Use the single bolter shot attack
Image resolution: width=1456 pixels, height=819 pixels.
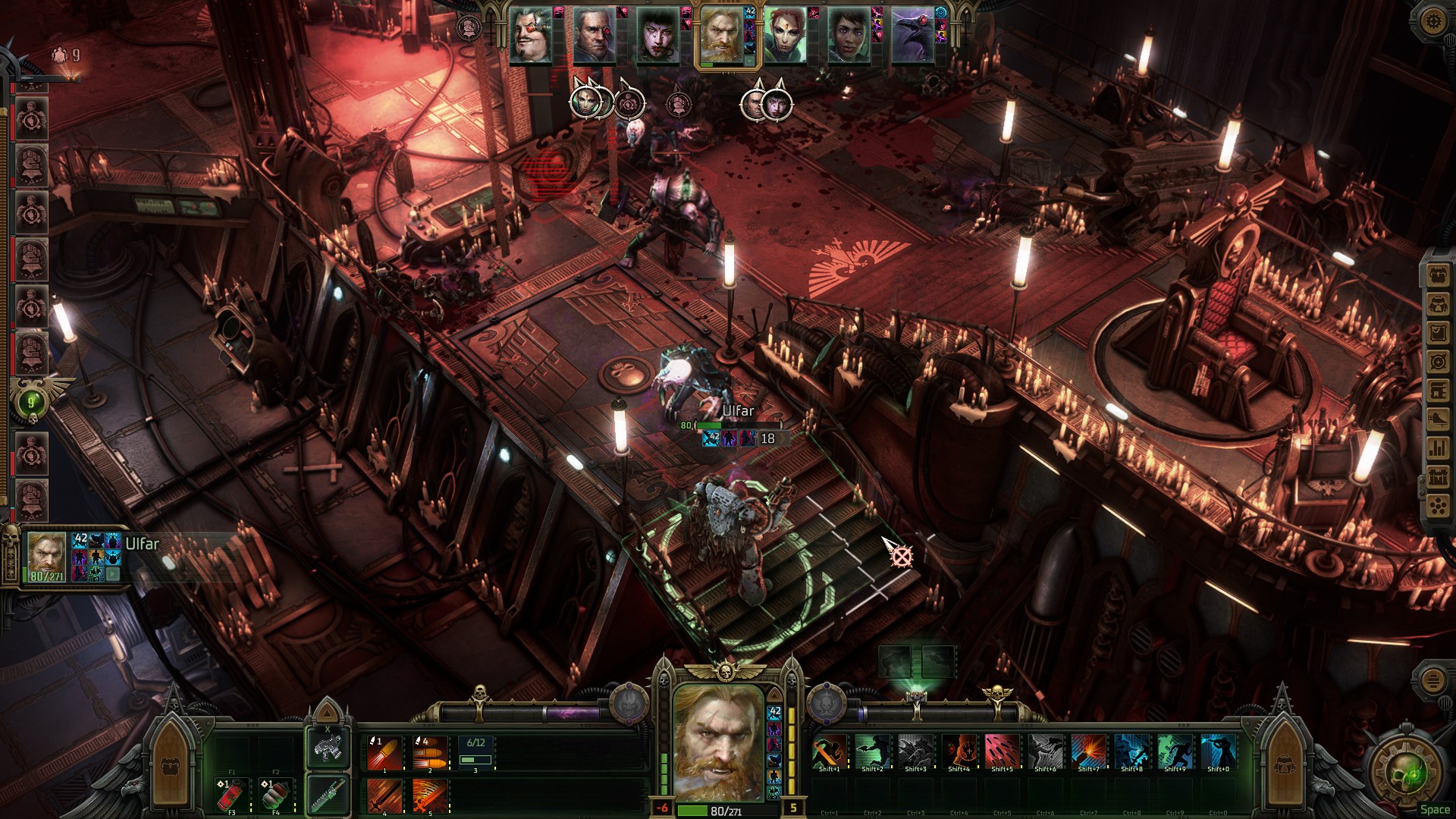384,753
